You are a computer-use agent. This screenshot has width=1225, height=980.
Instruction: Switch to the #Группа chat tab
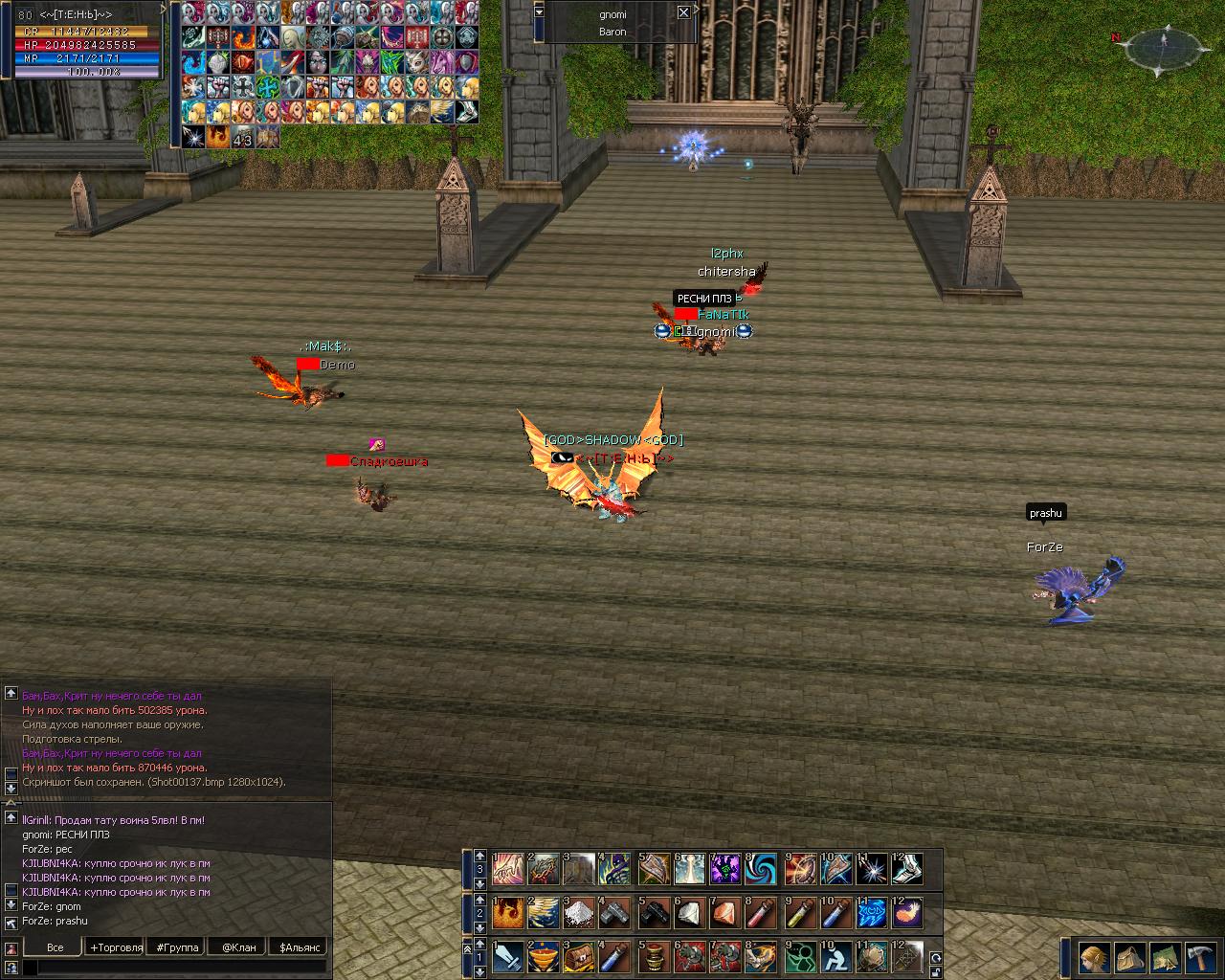tap(178, 947)
